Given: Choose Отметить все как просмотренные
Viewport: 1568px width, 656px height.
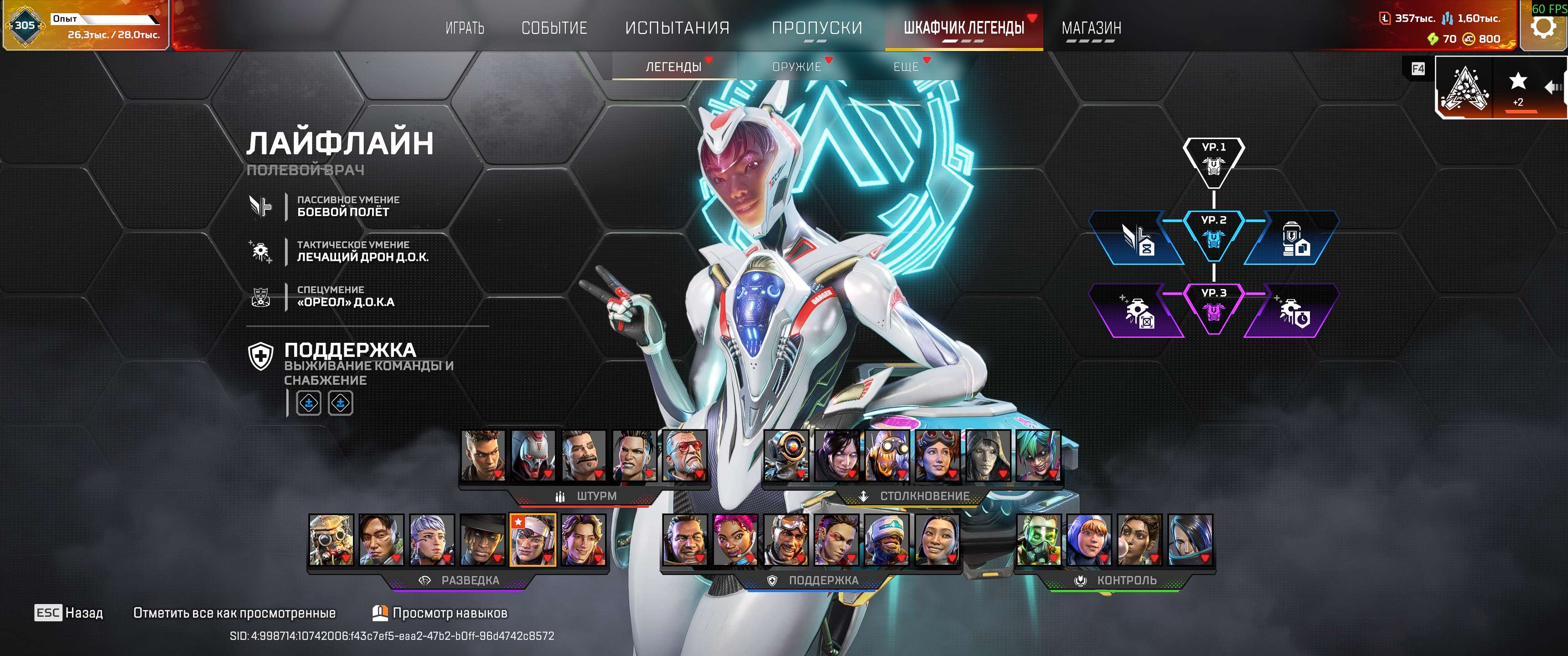Looking at the screenshot, I should [x=234, y=613].
